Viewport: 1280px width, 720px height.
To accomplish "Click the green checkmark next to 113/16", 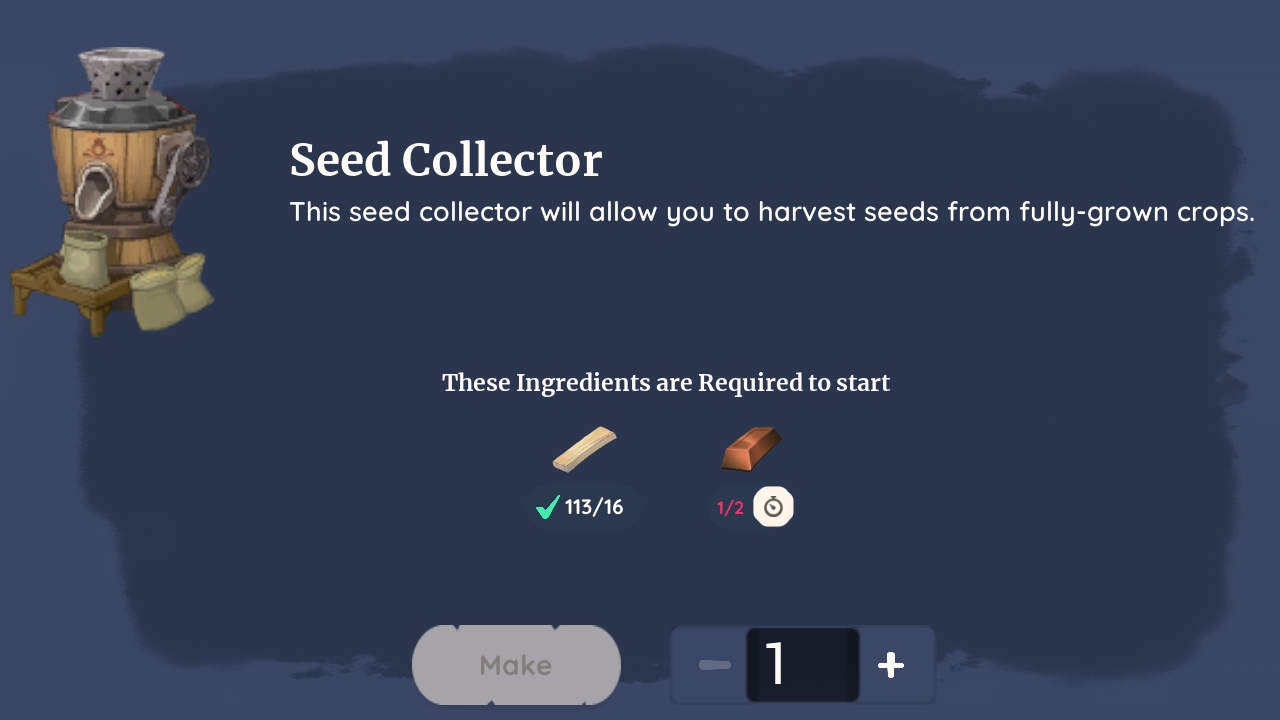I will tap(546, 507).
